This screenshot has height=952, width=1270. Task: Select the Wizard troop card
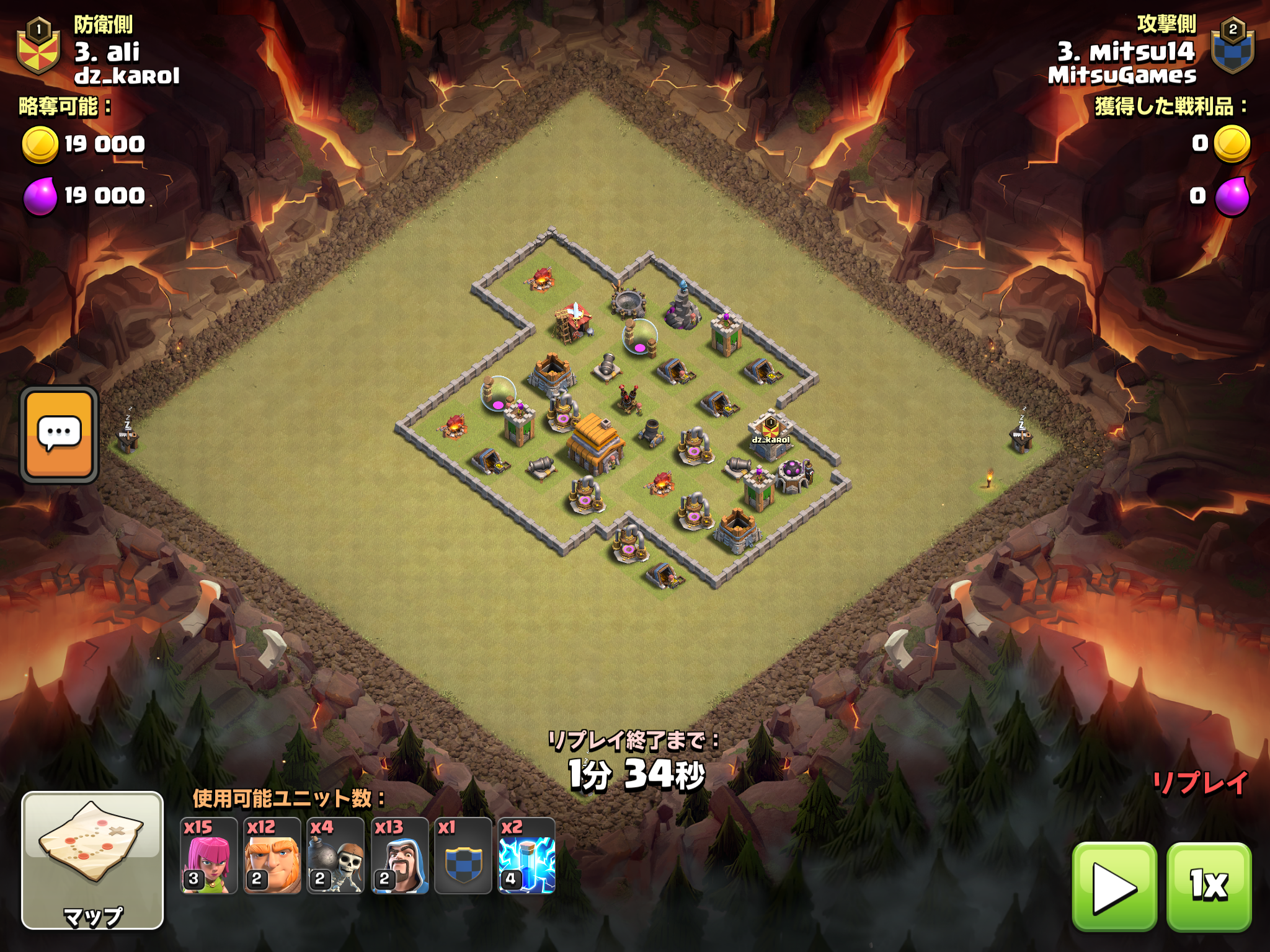[x=399, y=856]
